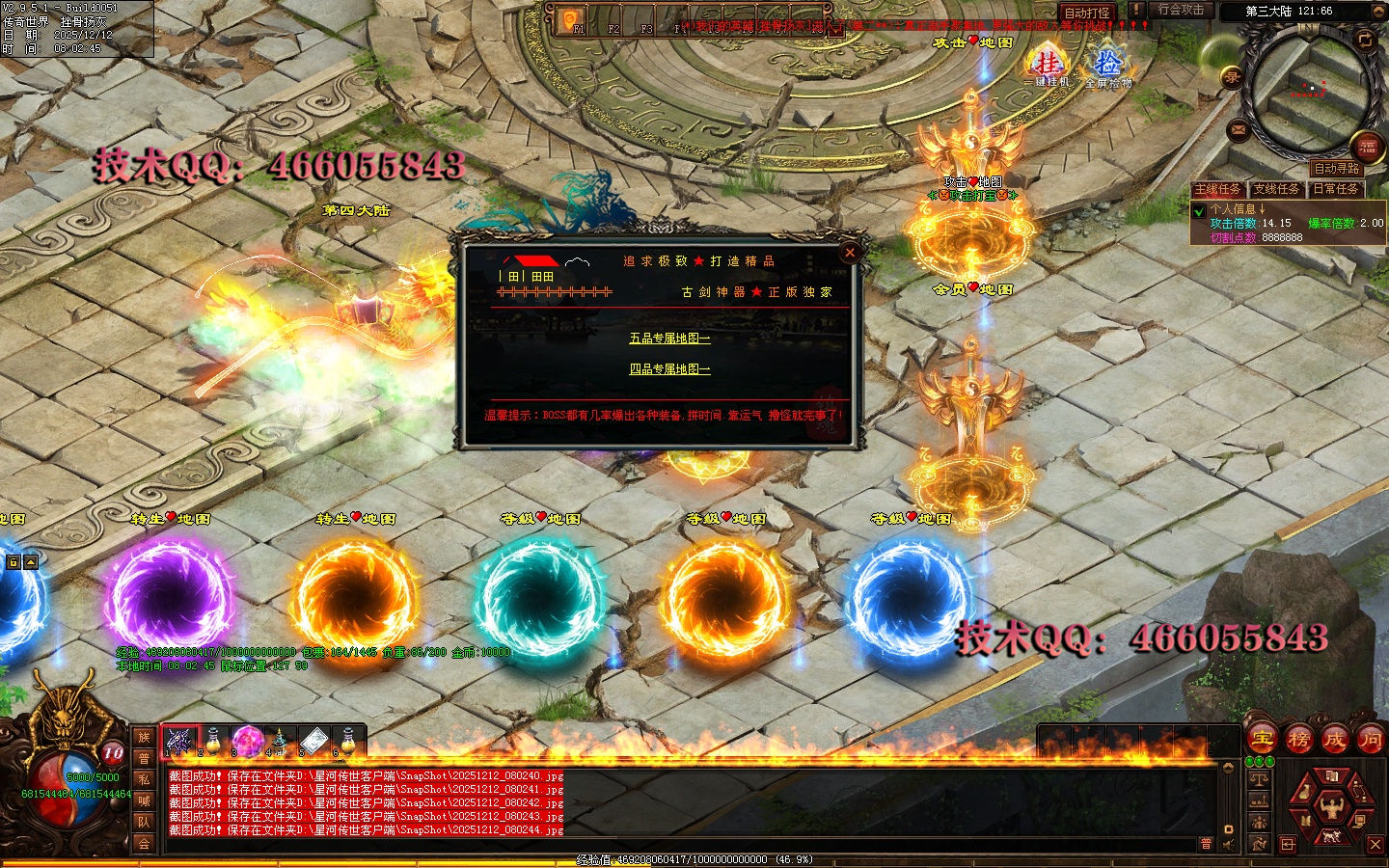Toggle the 个人信息 checkbox
Viewport: 1389px width, 868px height.
pyautogui.click(x=1199, y=210)
